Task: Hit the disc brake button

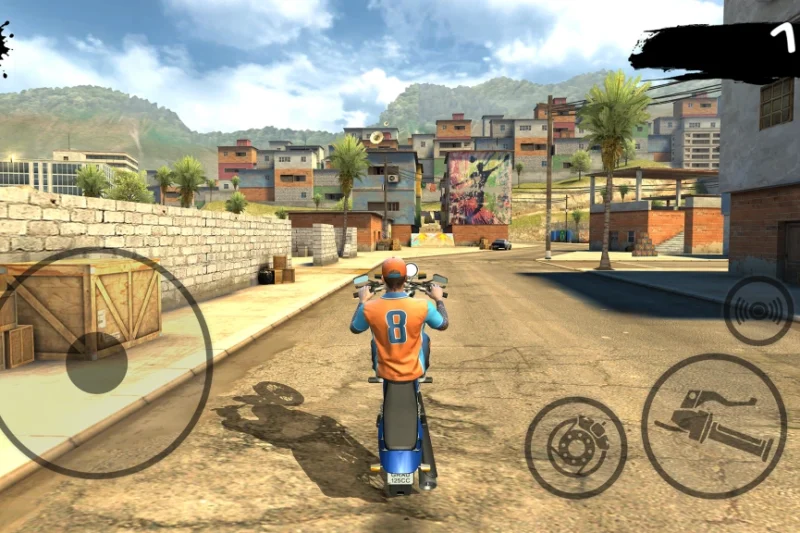Action: tap(575, 447)
